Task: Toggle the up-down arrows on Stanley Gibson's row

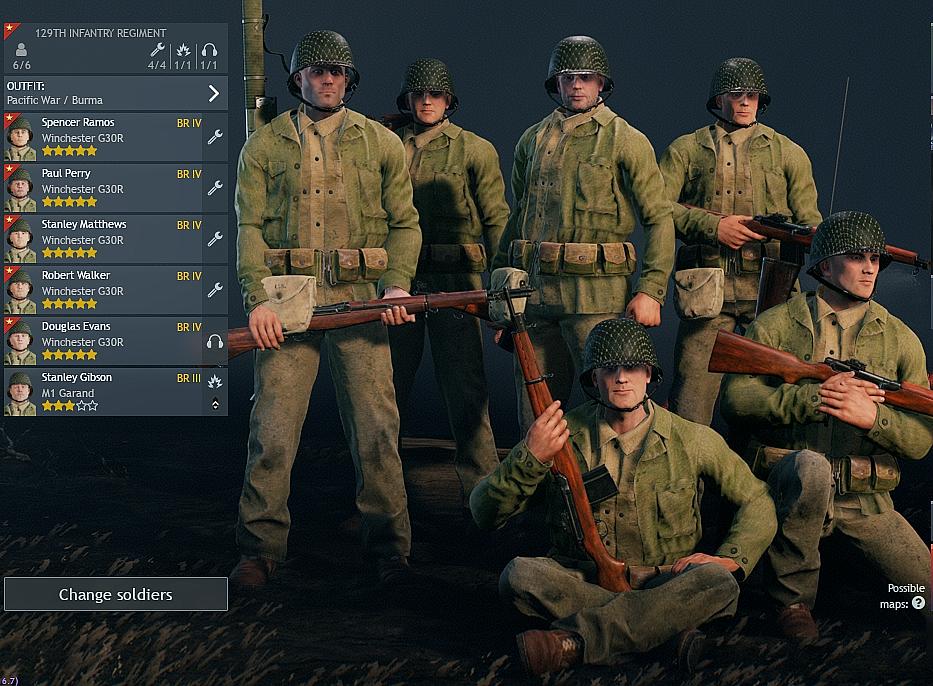Action: tap(215, 405)
